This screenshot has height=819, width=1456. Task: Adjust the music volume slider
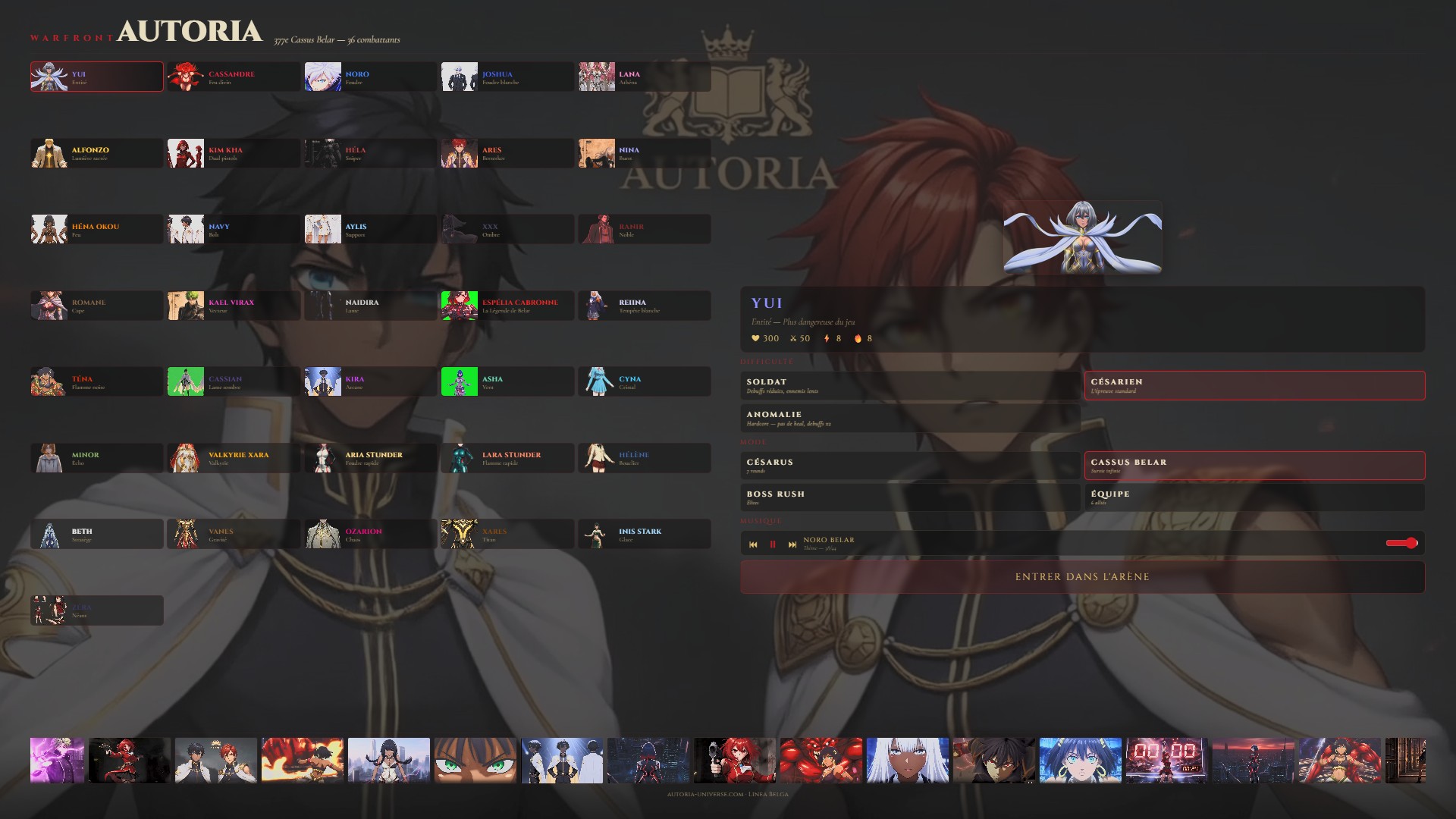point(1401,543)
